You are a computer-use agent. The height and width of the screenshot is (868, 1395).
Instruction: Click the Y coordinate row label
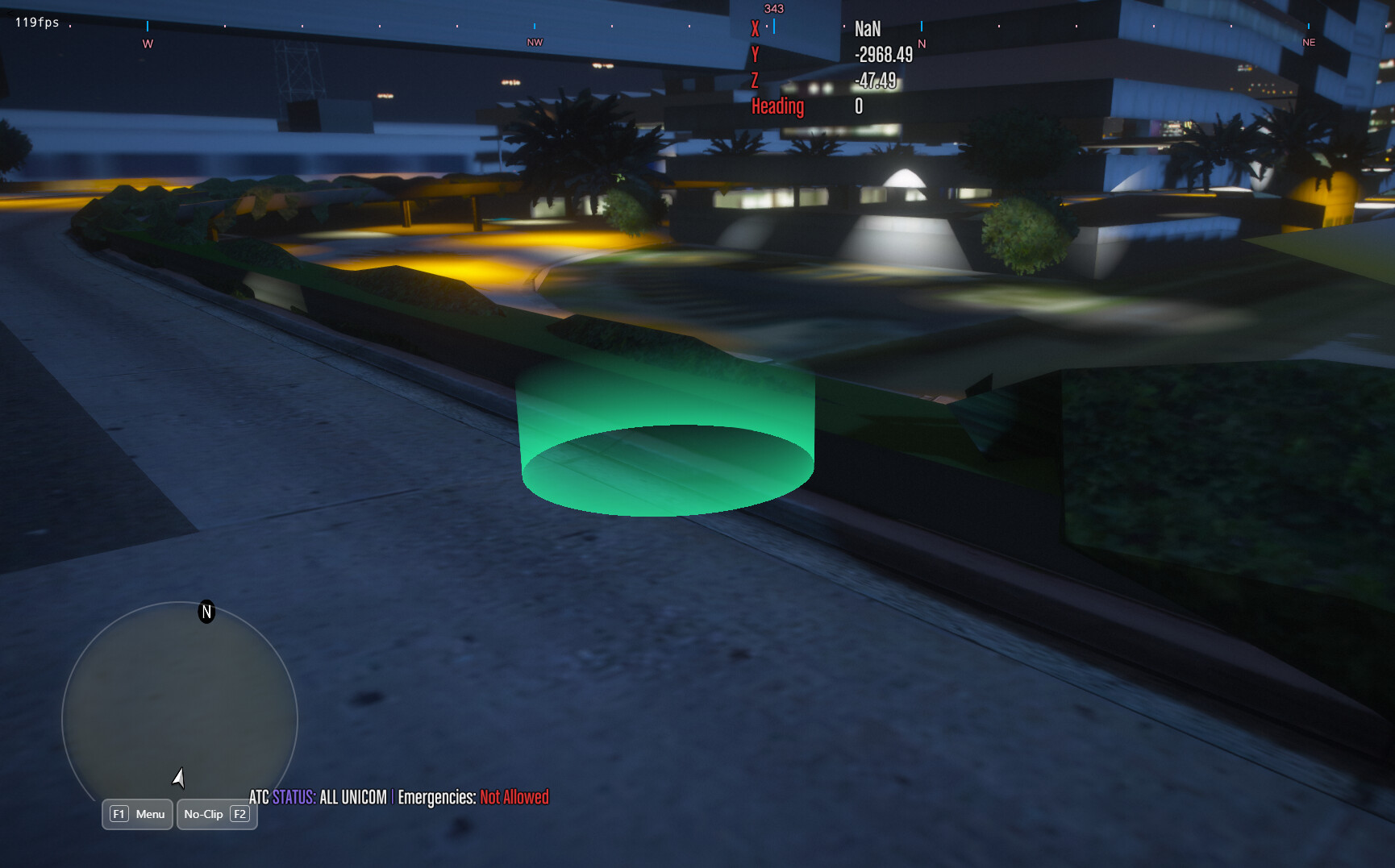click(755, 54)
